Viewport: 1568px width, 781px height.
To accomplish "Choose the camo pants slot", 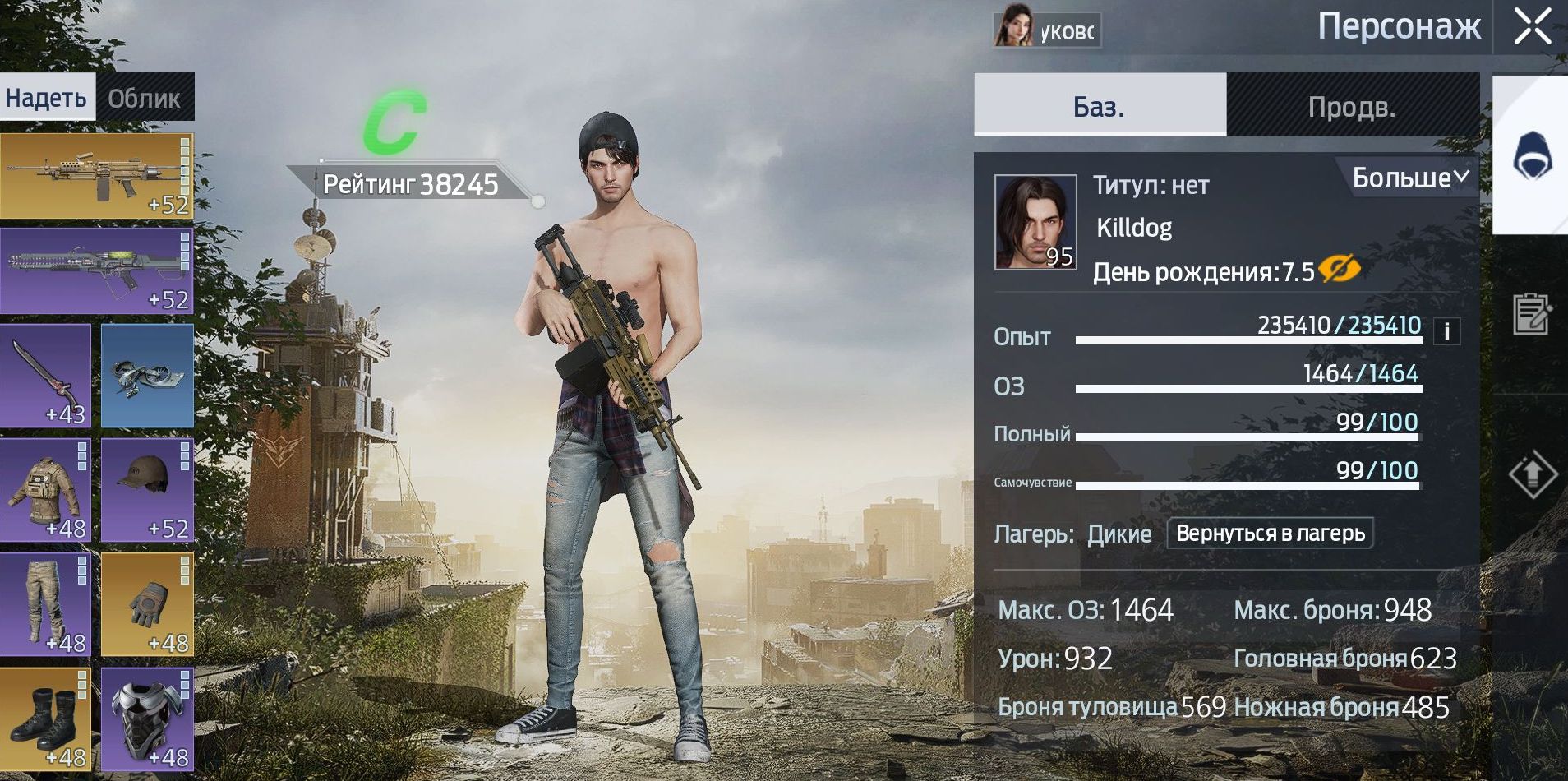I will (x=45, y=604).
